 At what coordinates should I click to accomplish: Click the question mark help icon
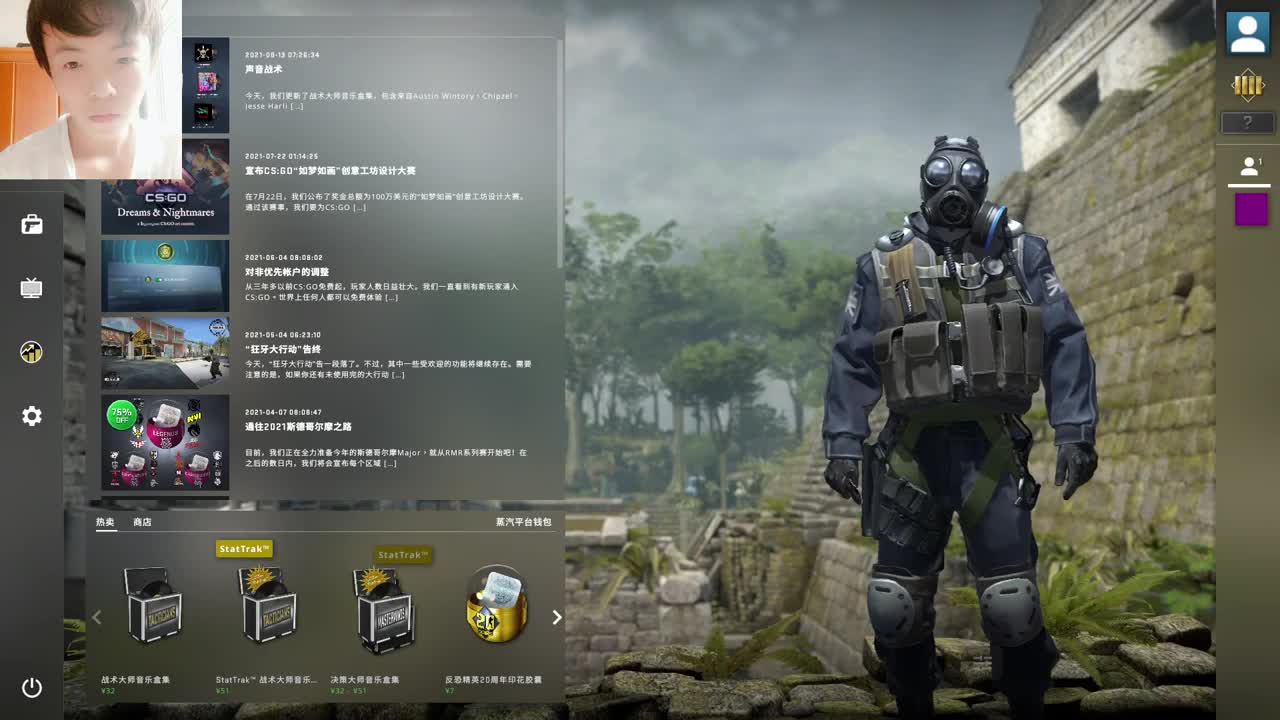(1247, 122)
